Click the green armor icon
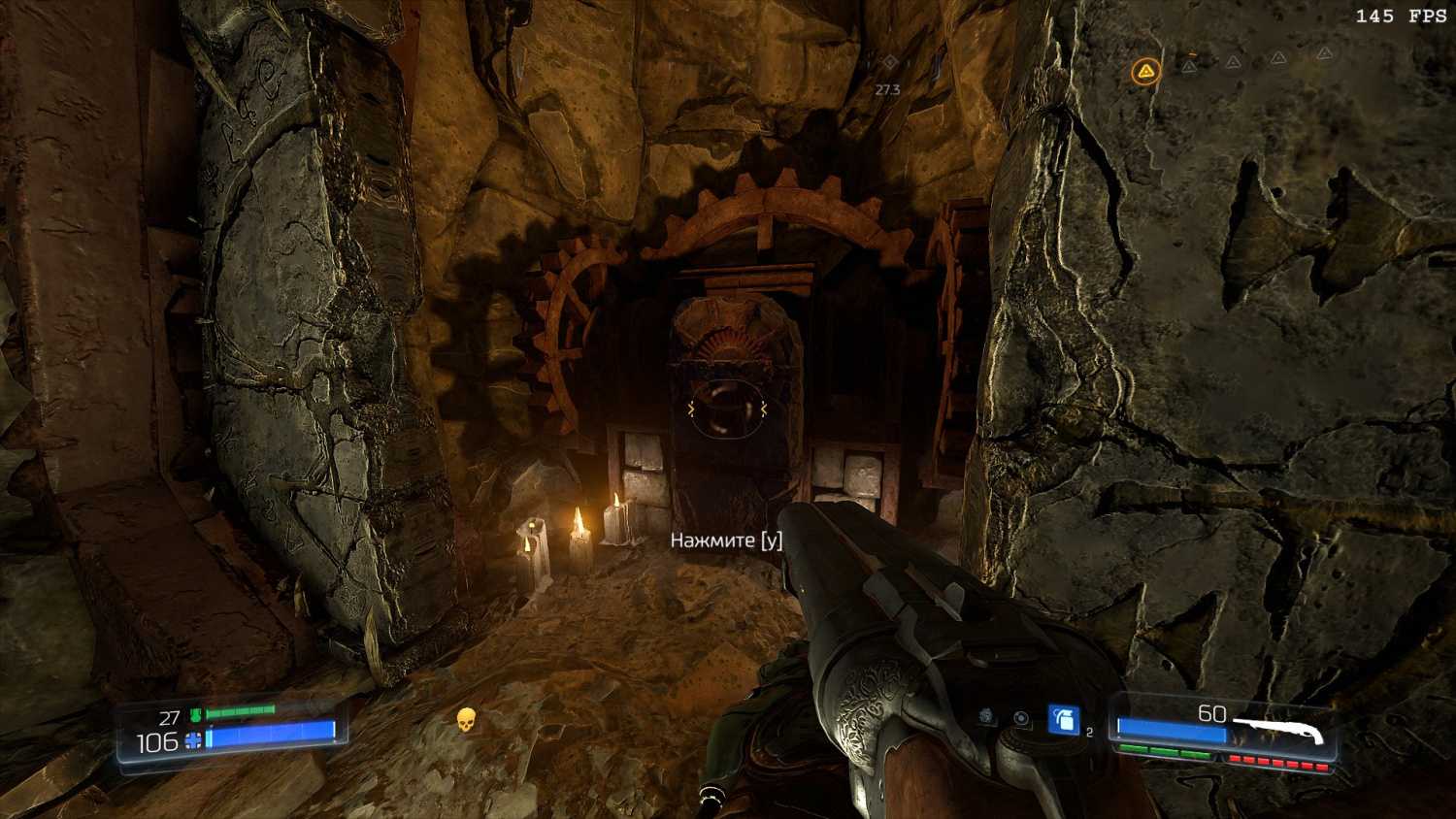The image size is (1456, 819). tap(195, 716)
